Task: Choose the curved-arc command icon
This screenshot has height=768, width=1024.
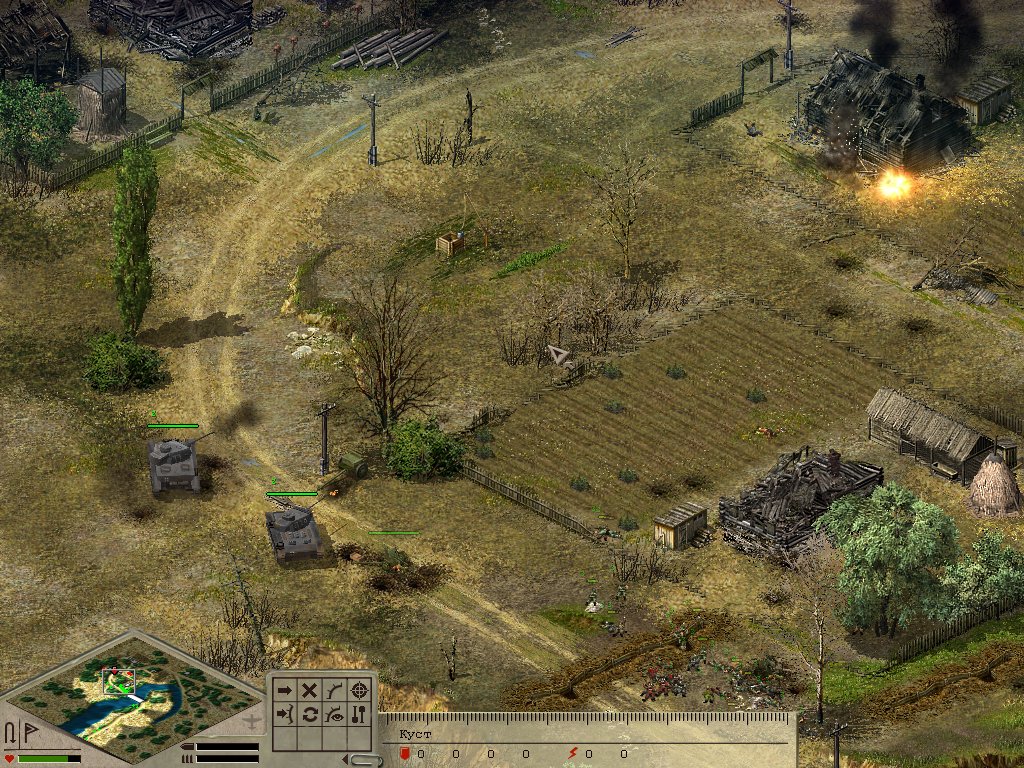Action: pyautogui.click(x=335, y=690)
